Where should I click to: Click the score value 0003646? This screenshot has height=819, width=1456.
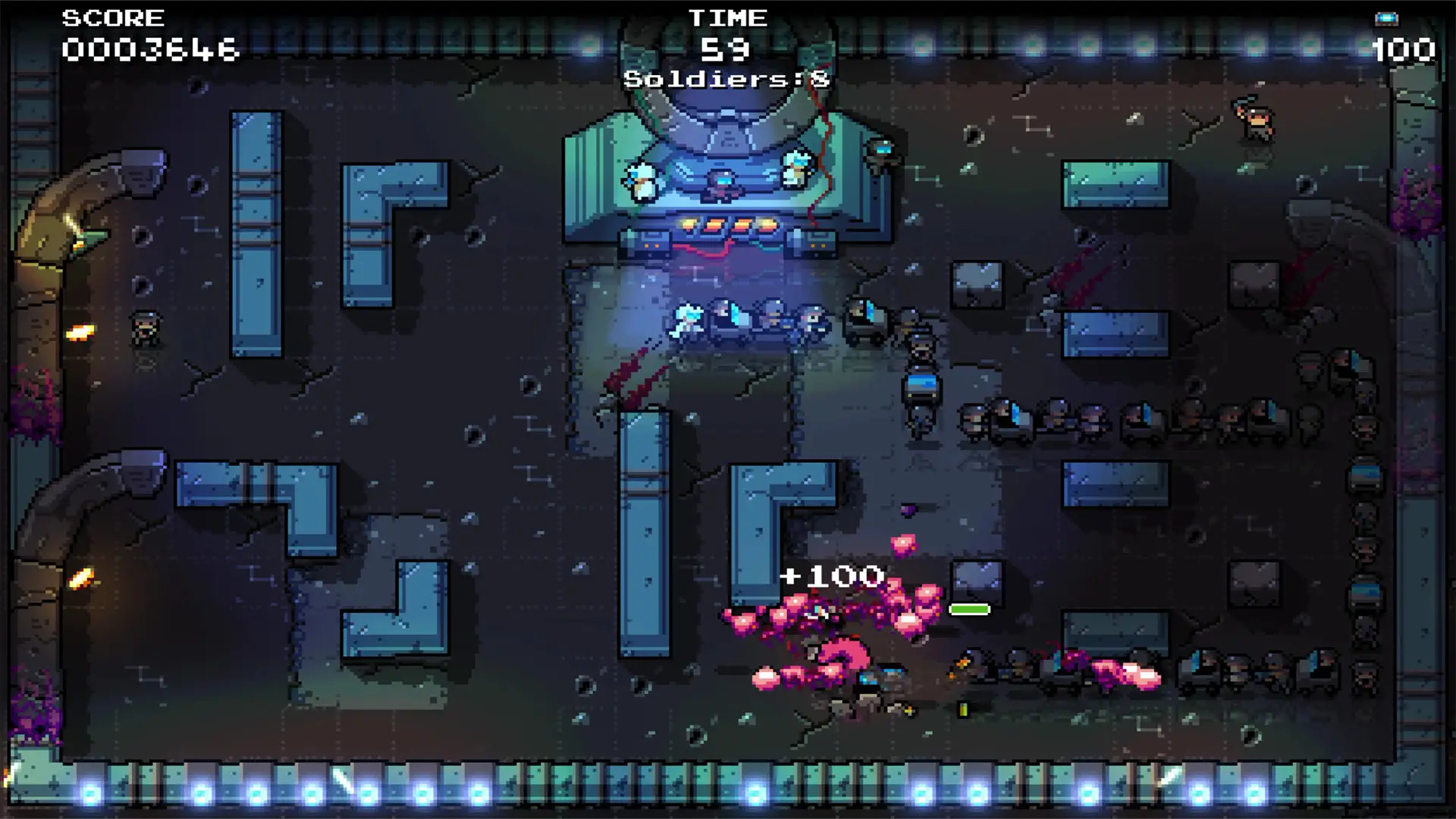149,50
